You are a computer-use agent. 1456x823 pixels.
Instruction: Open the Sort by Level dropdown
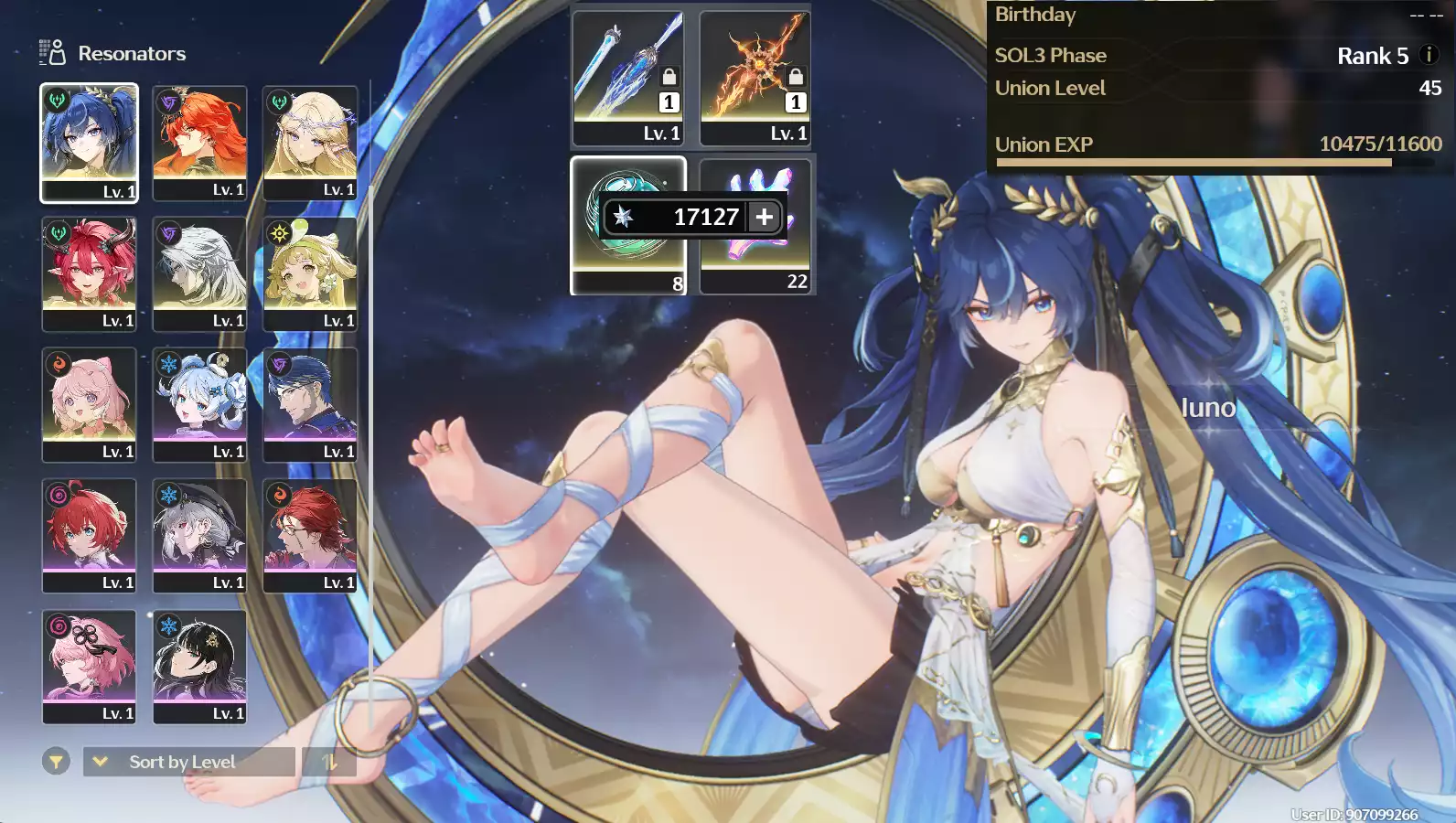click(189, 762)
